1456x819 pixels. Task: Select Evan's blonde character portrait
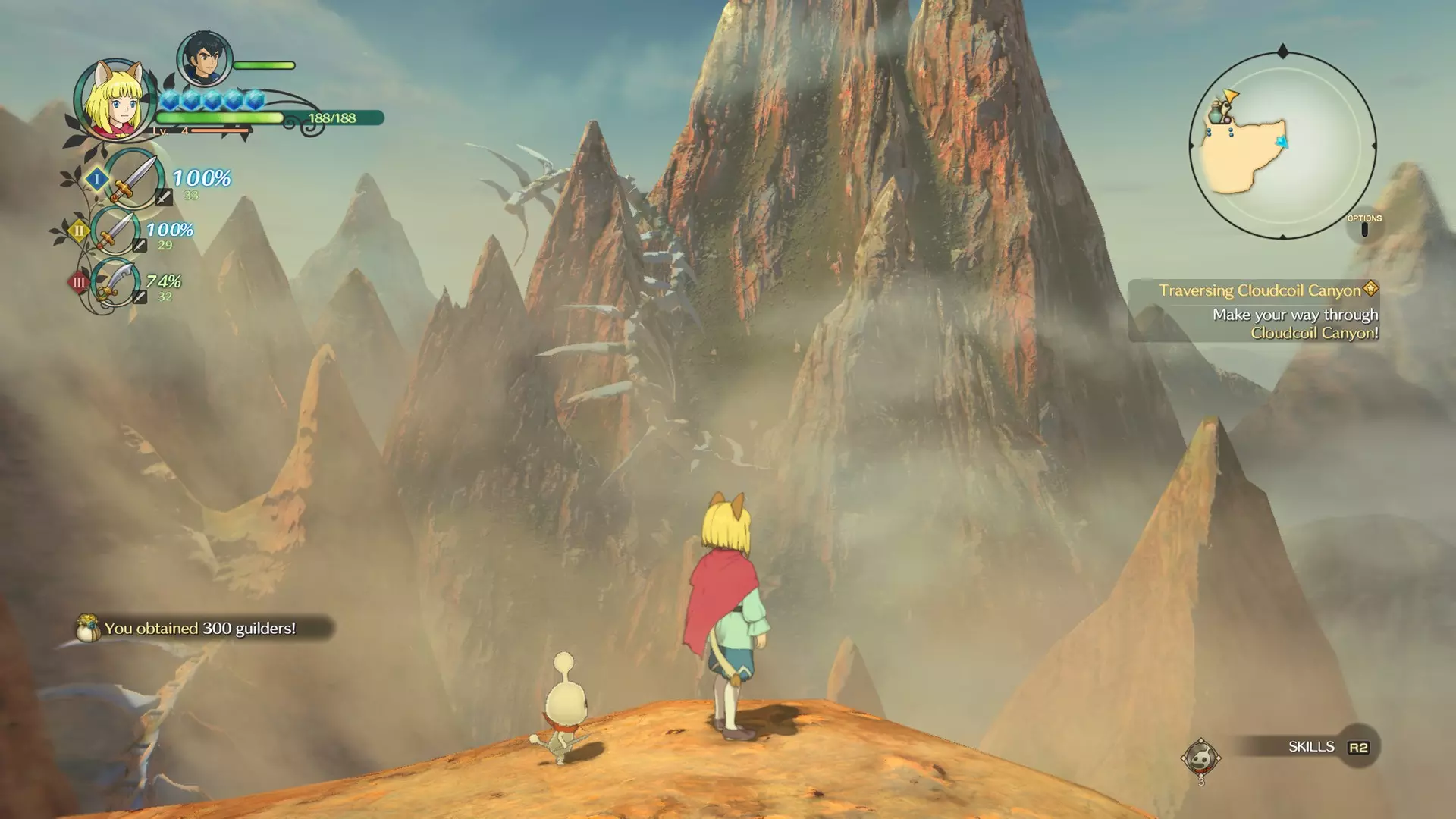114,100
